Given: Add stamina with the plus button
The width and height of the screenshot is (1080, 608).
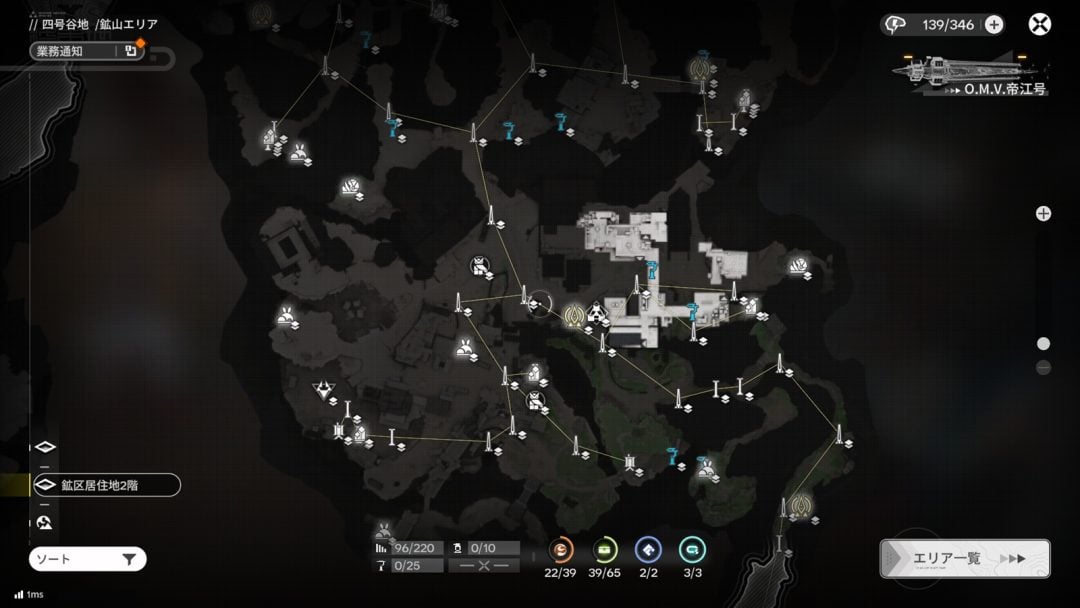Looking at the screenshot, I should 994,25.
